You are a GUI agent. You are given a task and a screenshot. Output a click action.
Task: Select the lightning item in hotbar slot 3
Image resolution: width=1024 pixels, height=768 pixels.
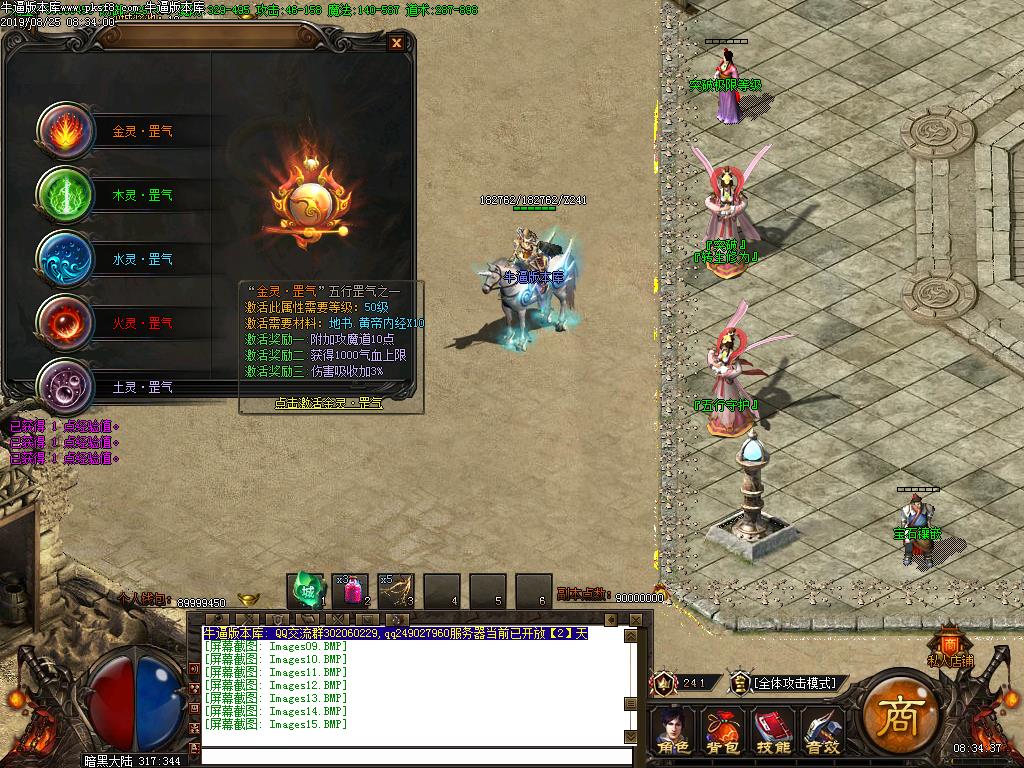(396, 591)
